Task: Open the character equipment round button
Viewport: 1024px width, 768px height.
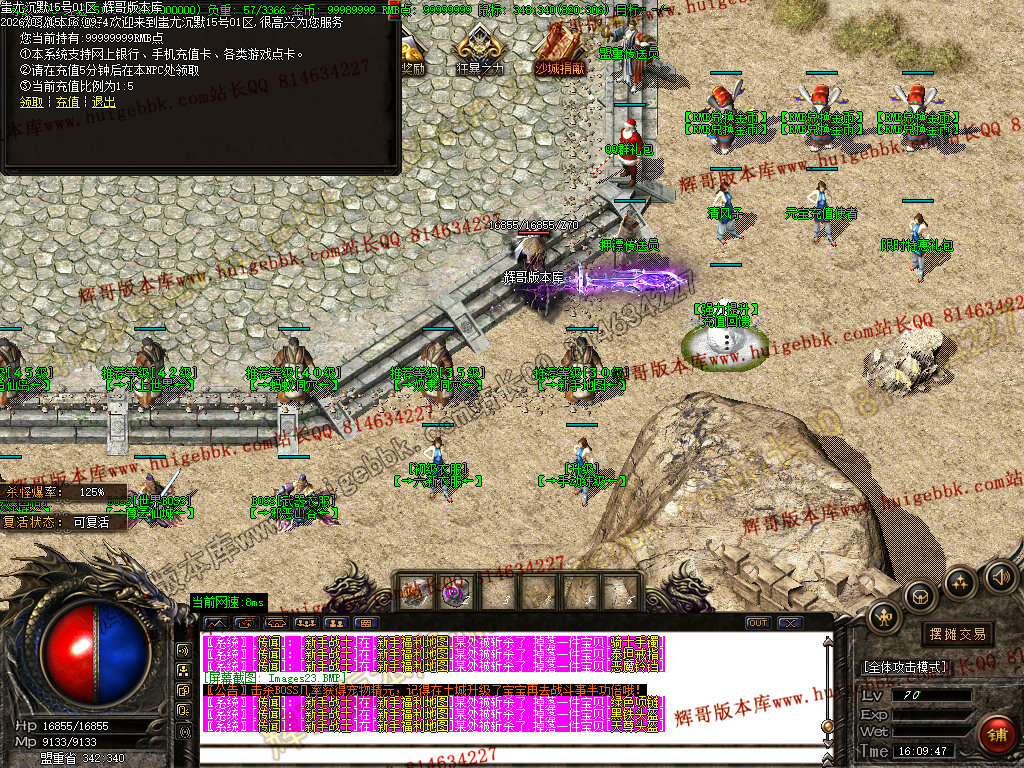Action: (x=884, y=617)
